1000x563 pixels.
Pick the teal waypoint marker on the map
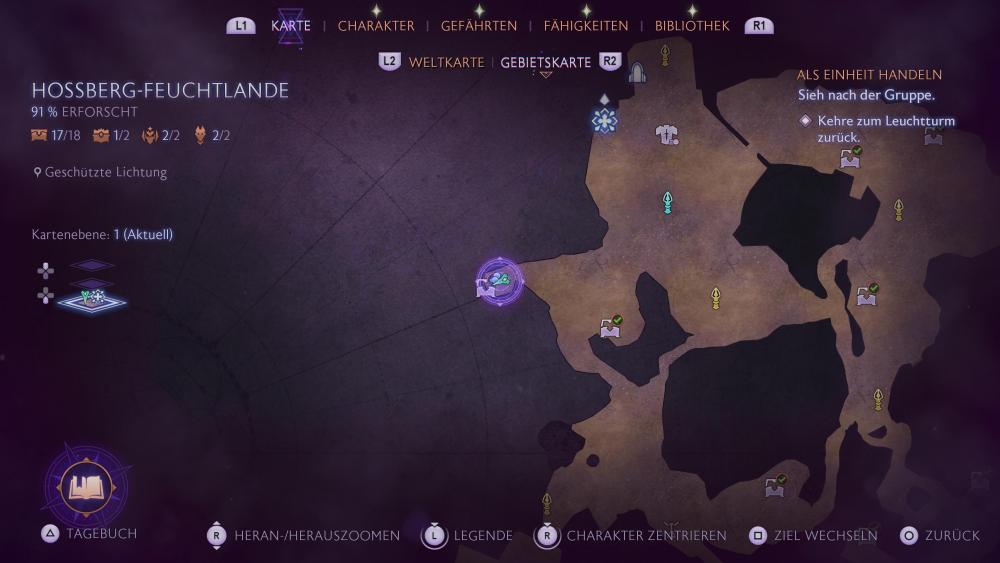[667, 203]
